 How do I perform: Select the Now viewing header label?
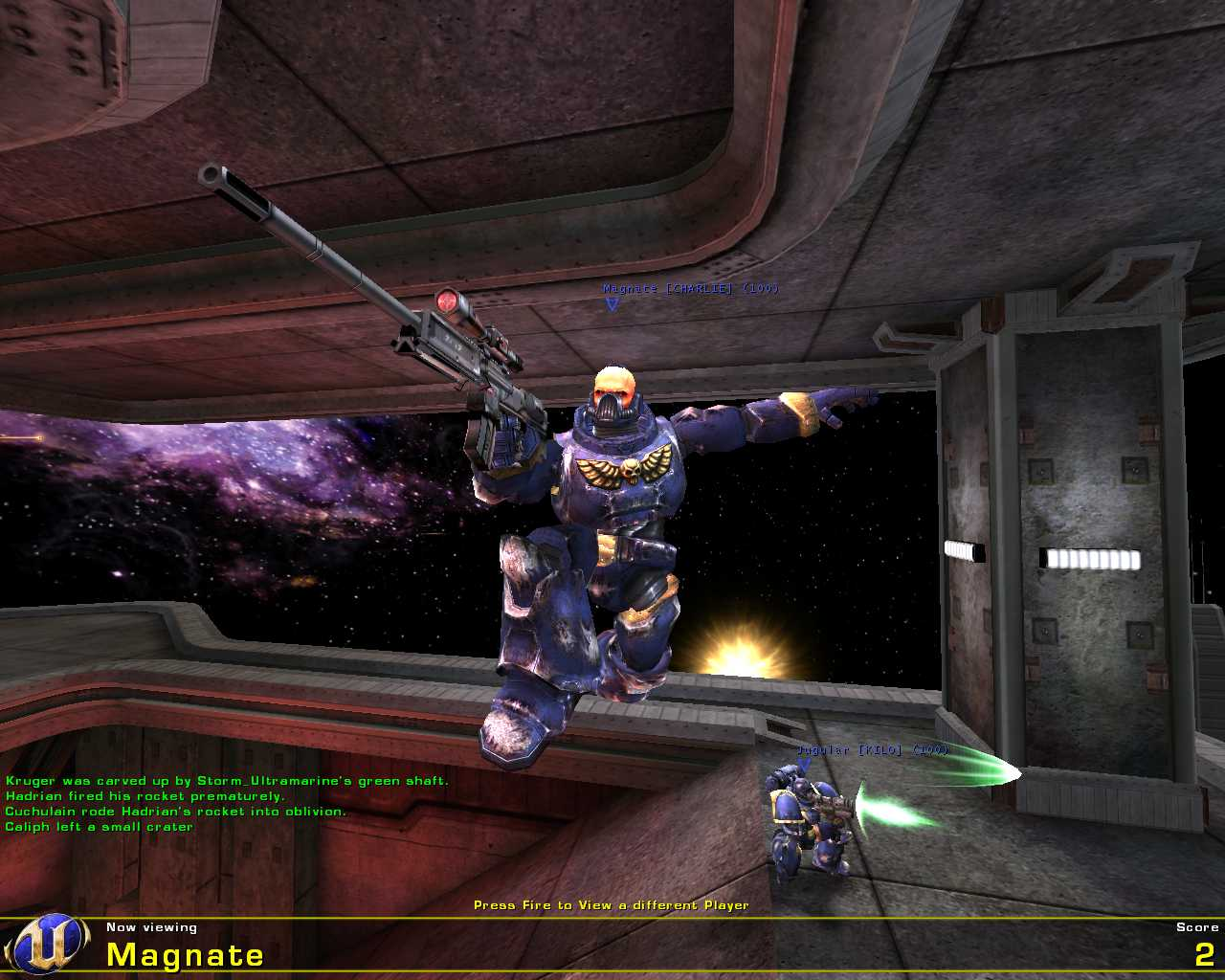[151, 926]
